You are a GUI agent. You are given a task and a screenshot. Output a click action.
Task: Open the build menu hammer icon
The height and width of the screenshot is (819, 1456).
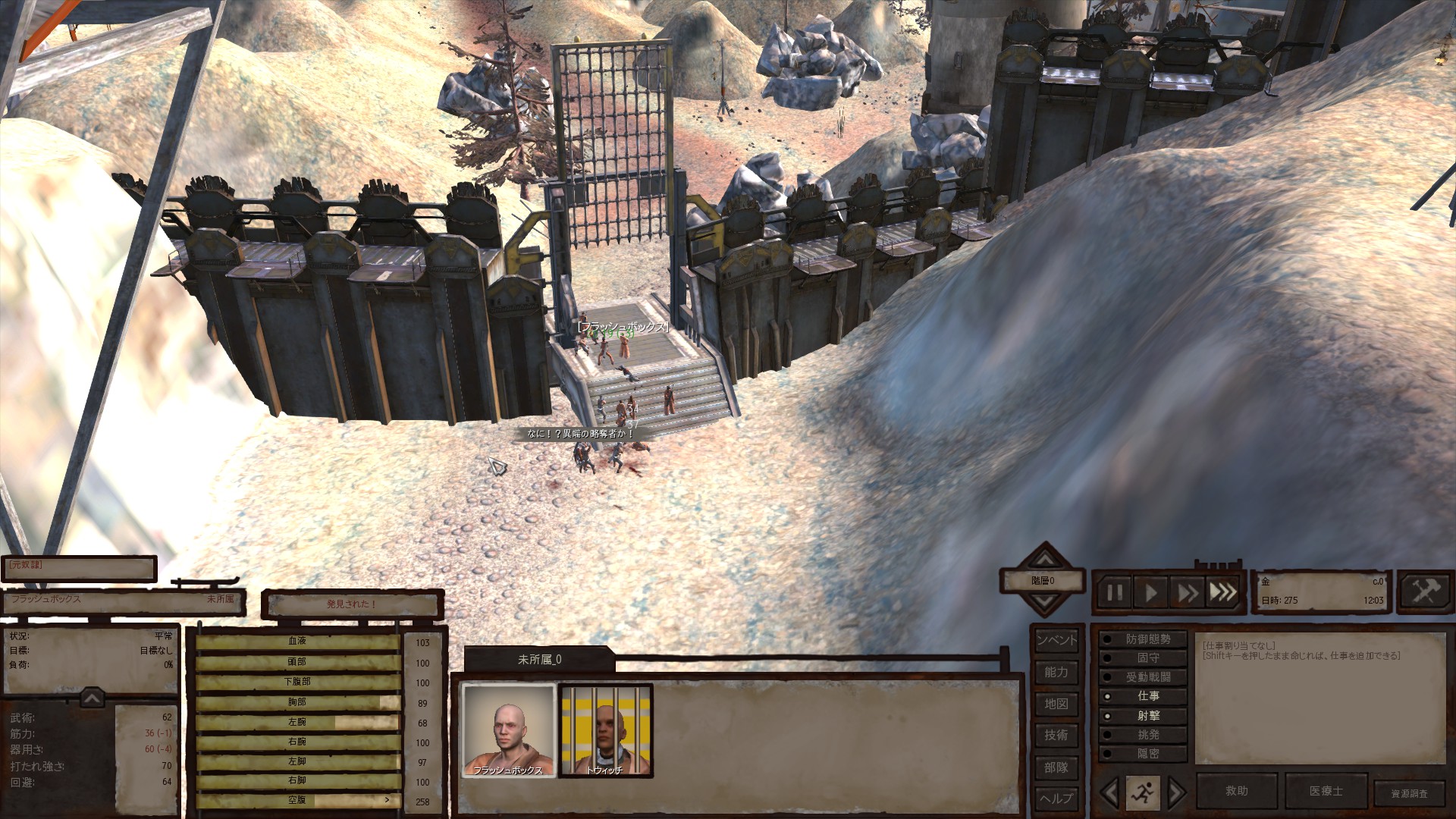coord(1424,591)
